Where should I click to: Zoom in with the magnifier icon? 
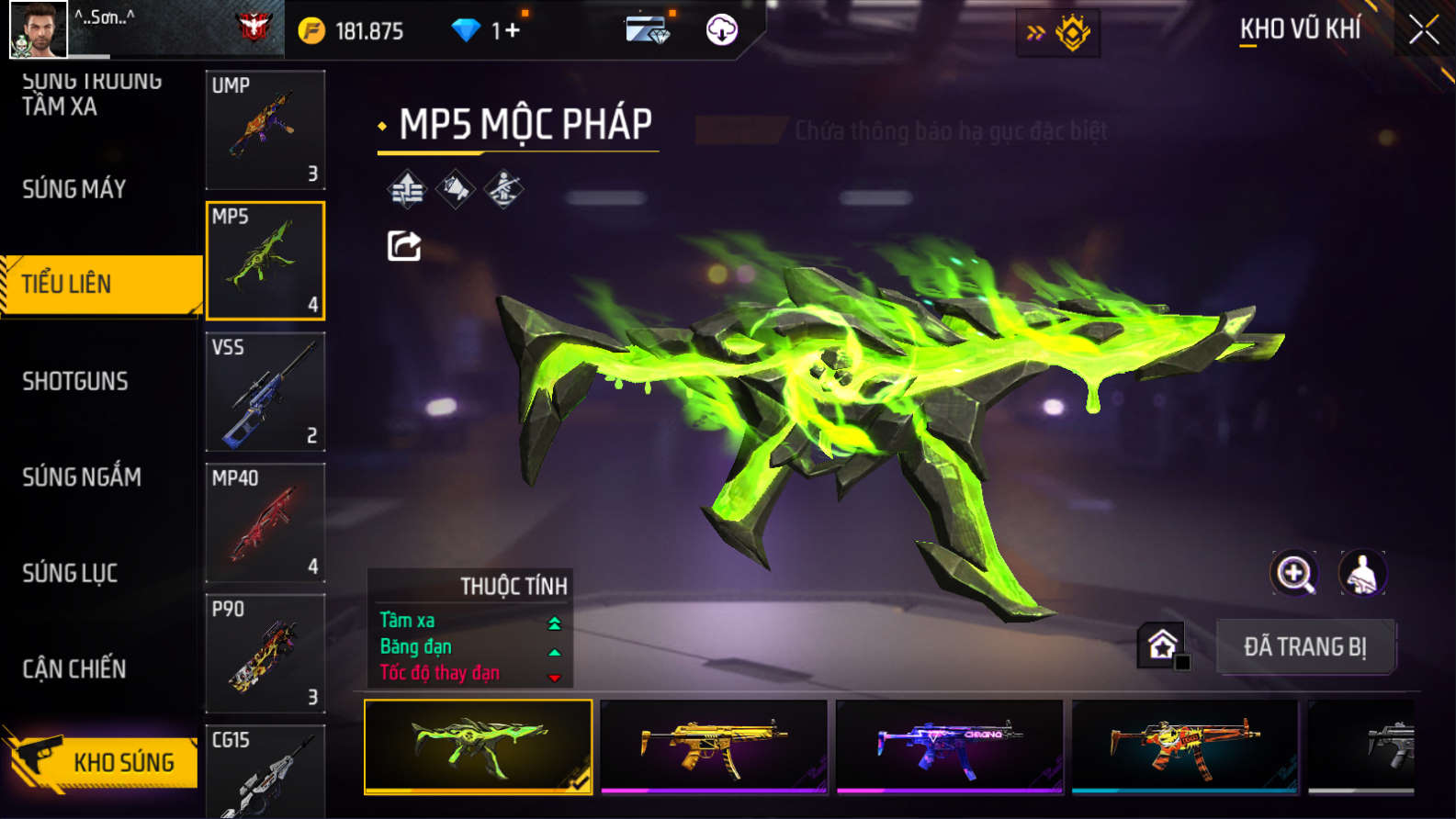[x=1294, y=574]
